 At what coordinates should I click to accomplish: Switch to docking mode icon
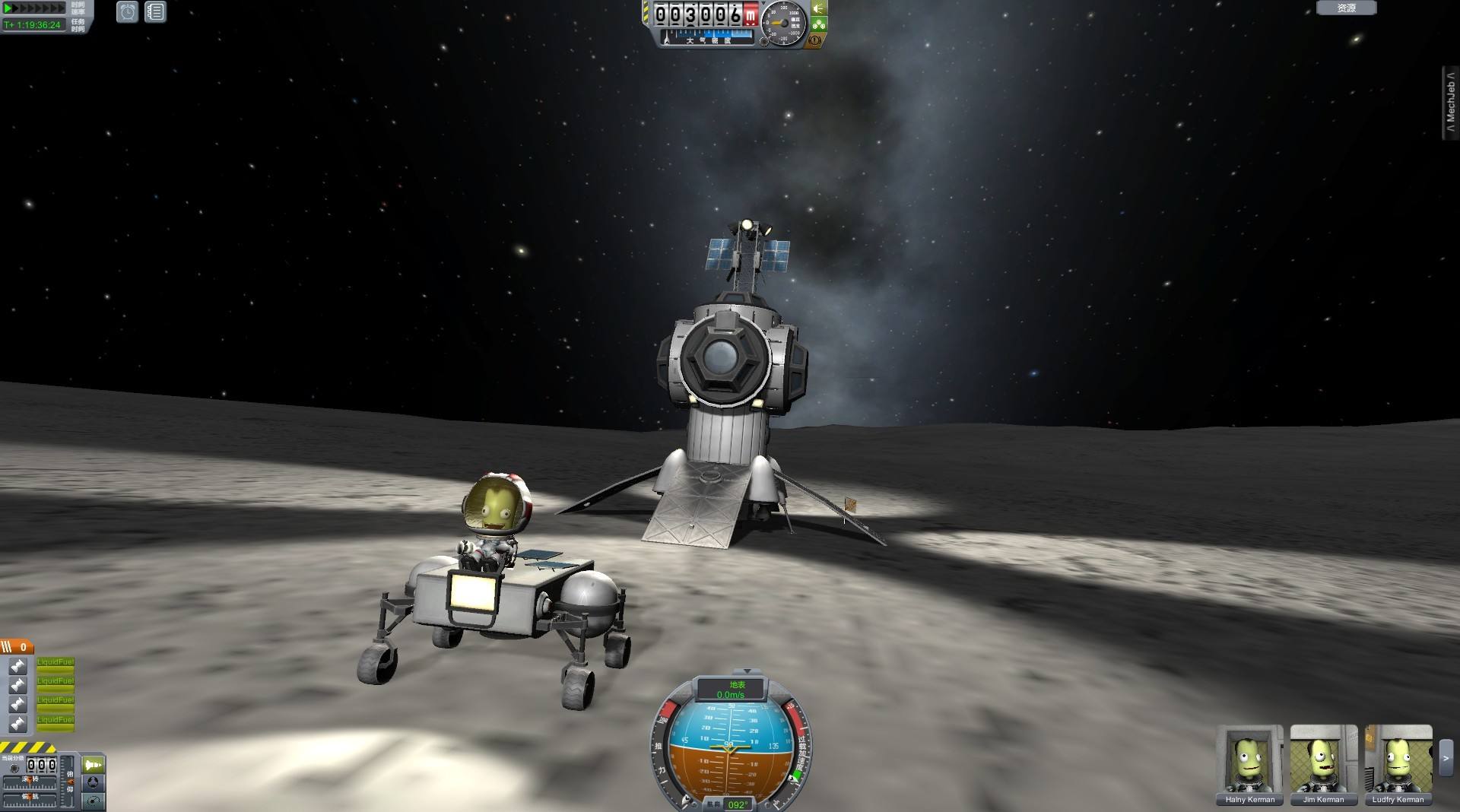(94, 782)
